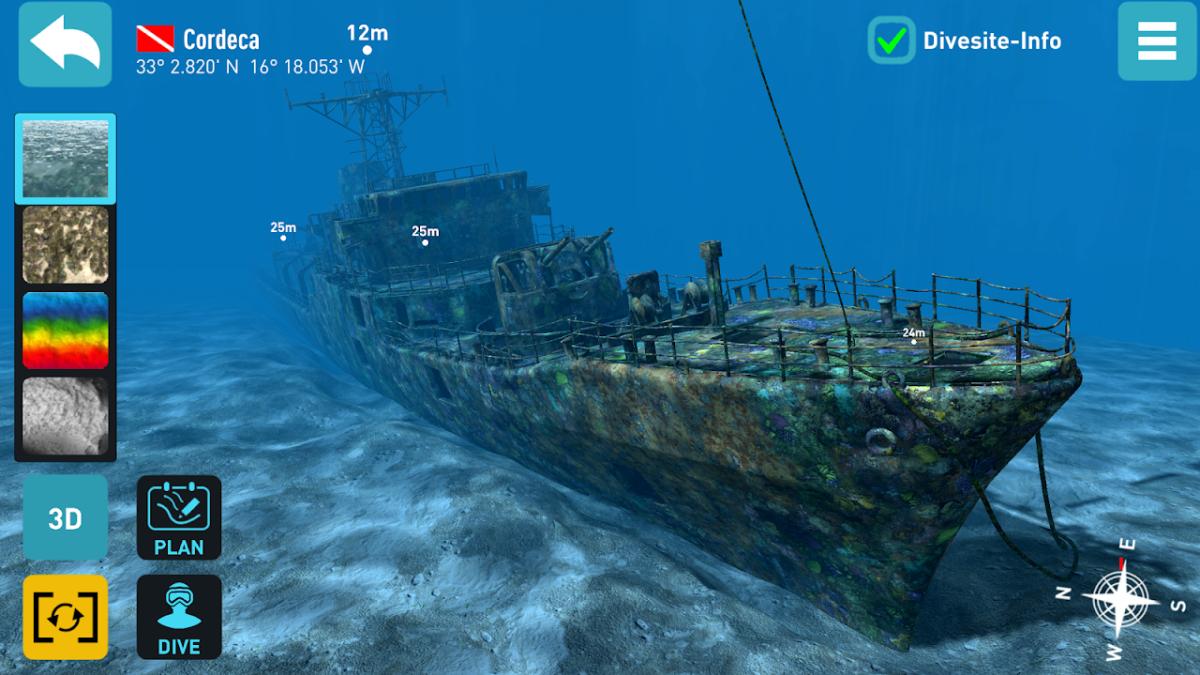Toggle the Divesite-Info checkbox
Screen dimensions: 1200x675
pos(890,41)
